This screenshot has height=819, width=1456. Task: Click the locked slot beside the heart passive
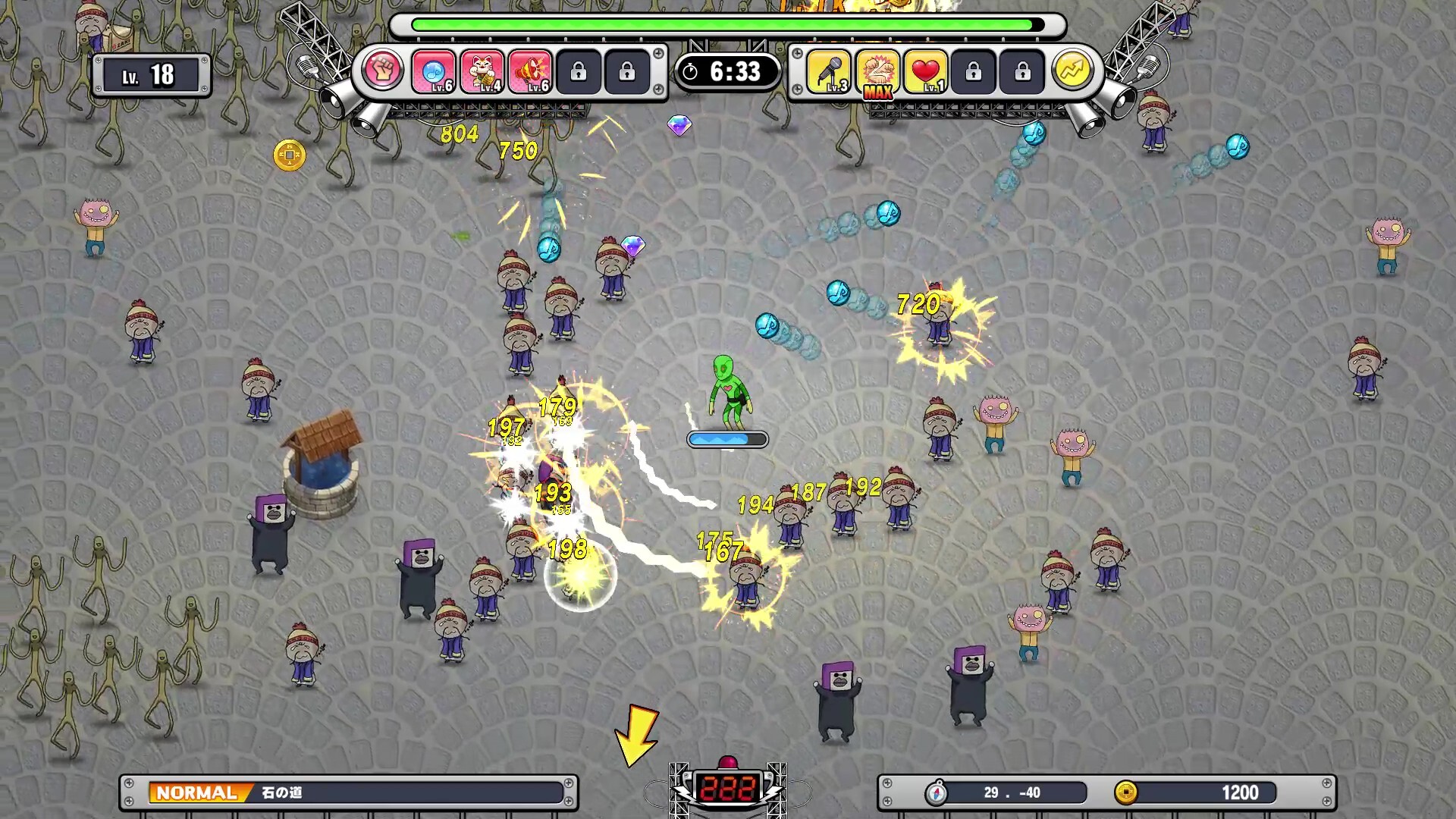tap(975, 71)
